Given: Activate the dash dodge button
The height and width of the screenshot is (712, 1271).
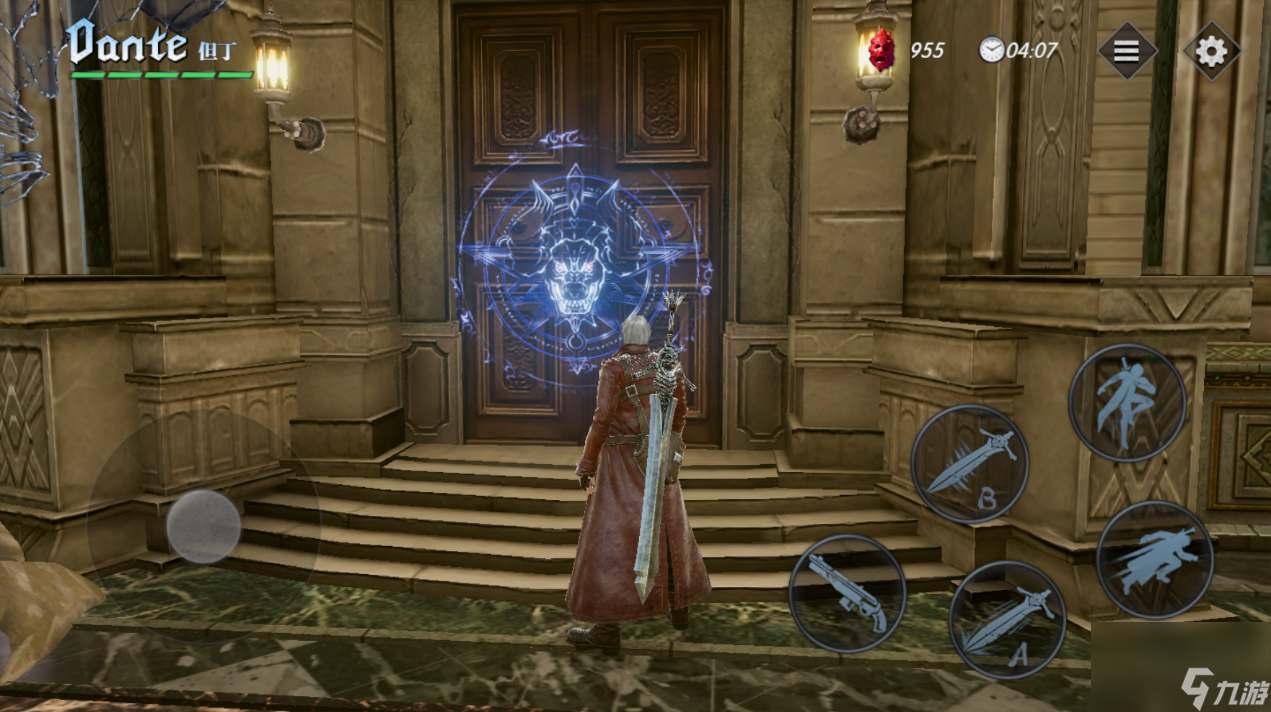Looking at the screenshot, I should (1155, 560).
